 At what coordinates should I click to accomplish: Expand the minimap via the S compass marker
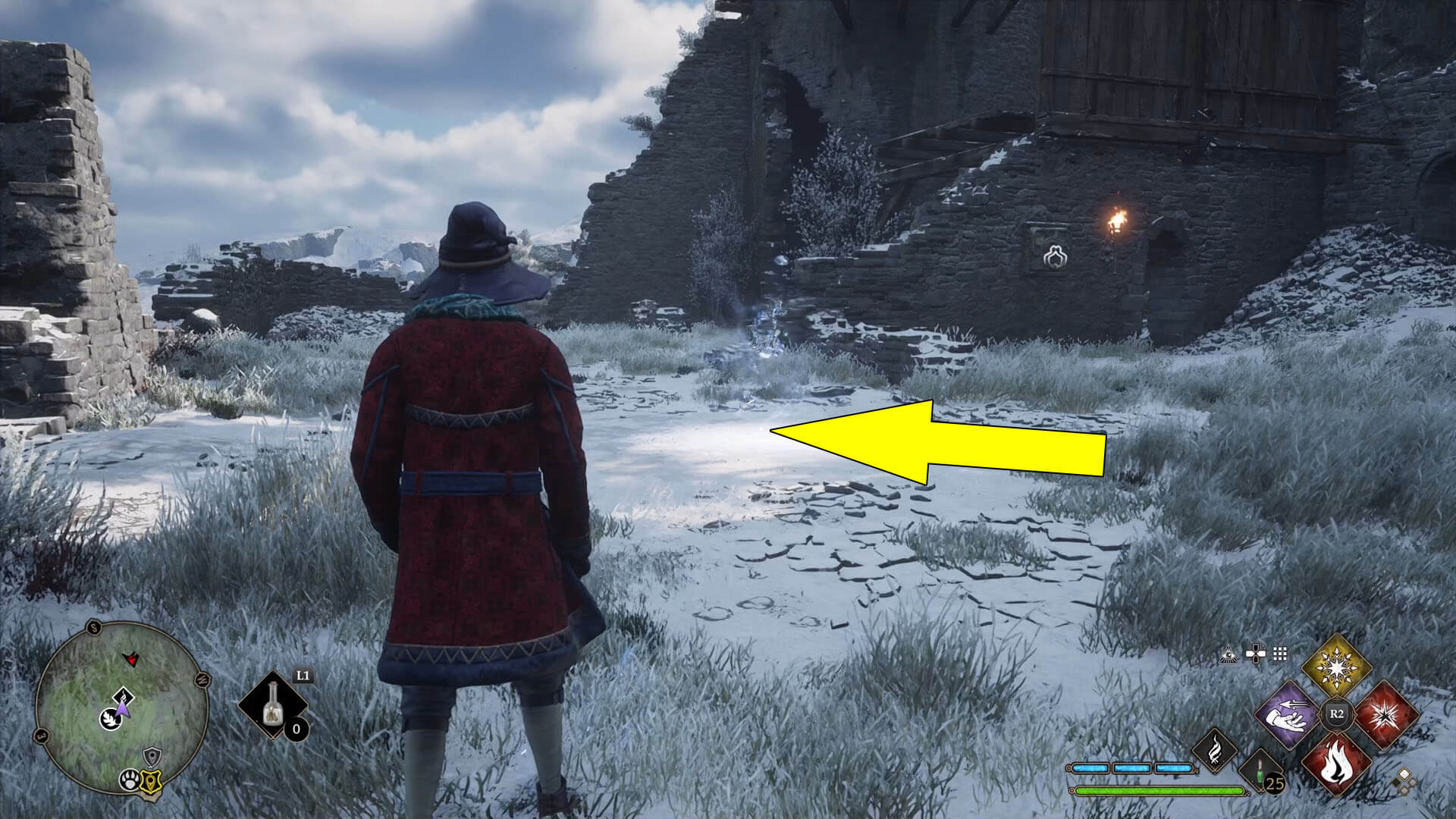94,627
